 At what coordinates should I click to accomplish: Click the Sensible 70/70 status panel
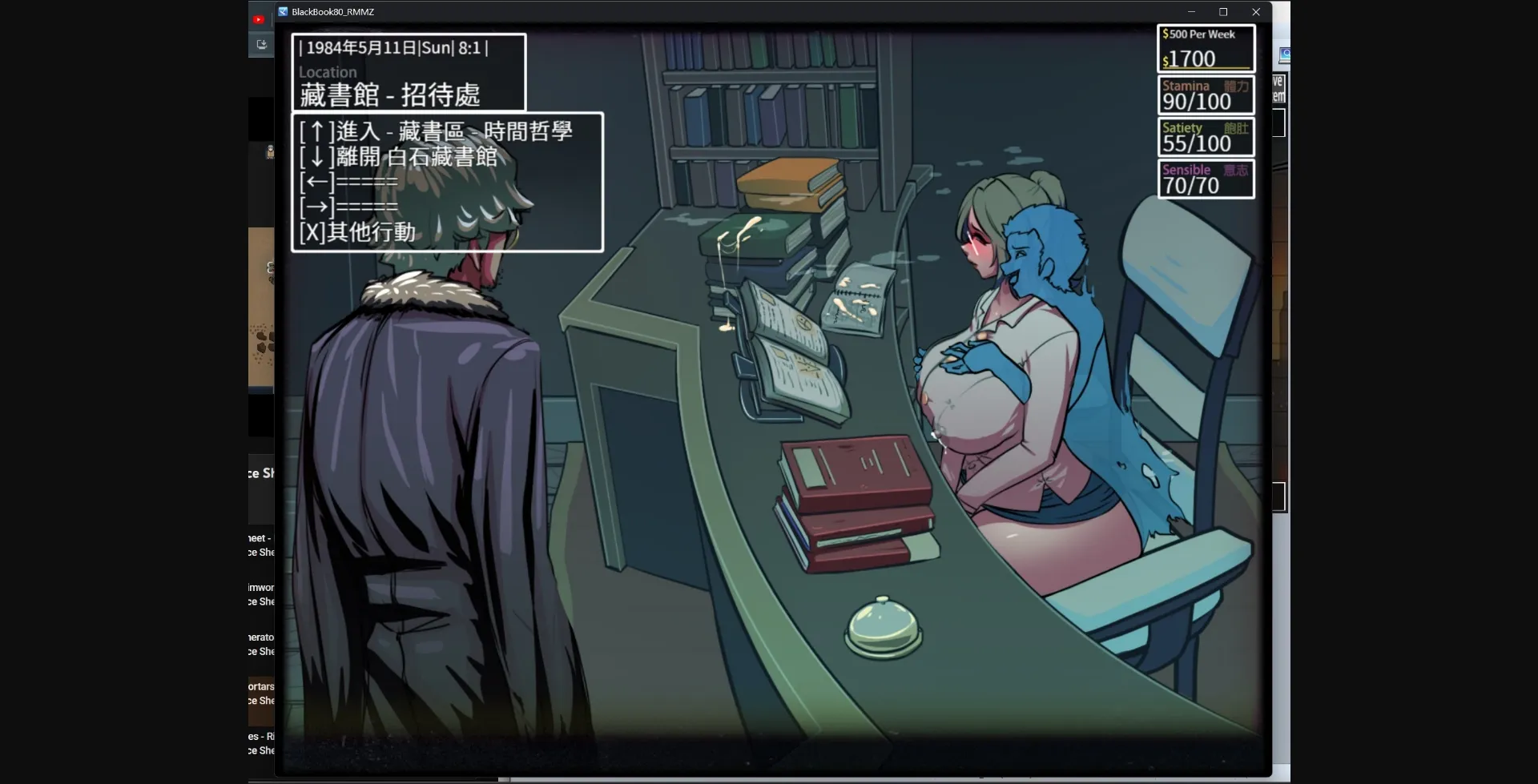(1206, 178)
